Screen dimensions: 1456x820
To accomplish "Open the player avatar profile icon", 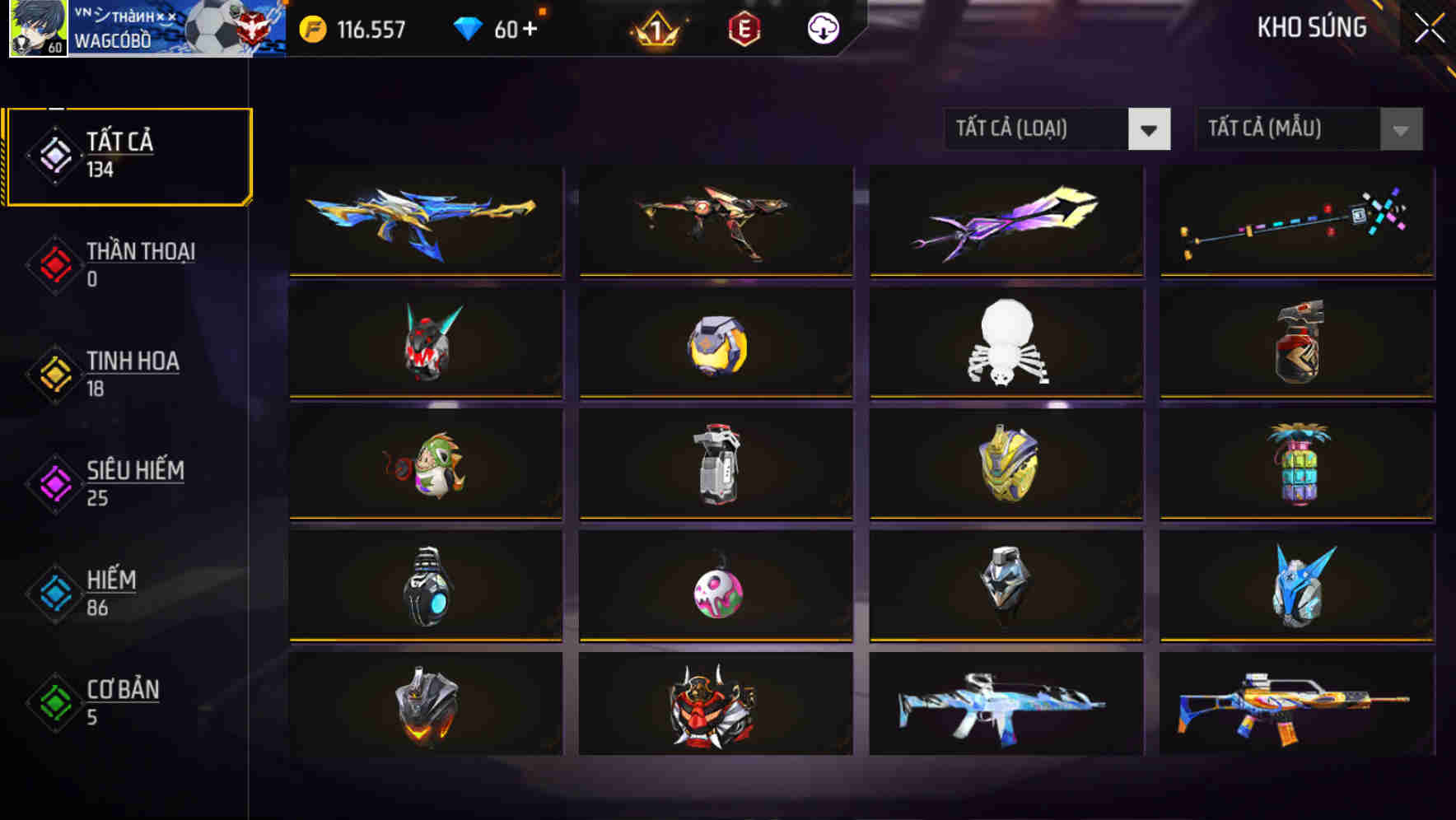I will coord(35,29).
